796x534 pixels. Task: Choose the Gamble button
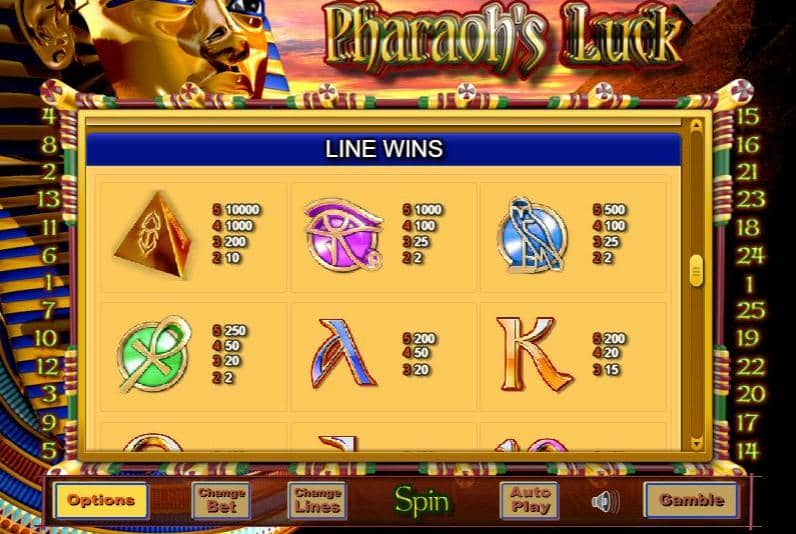[691, 500]
